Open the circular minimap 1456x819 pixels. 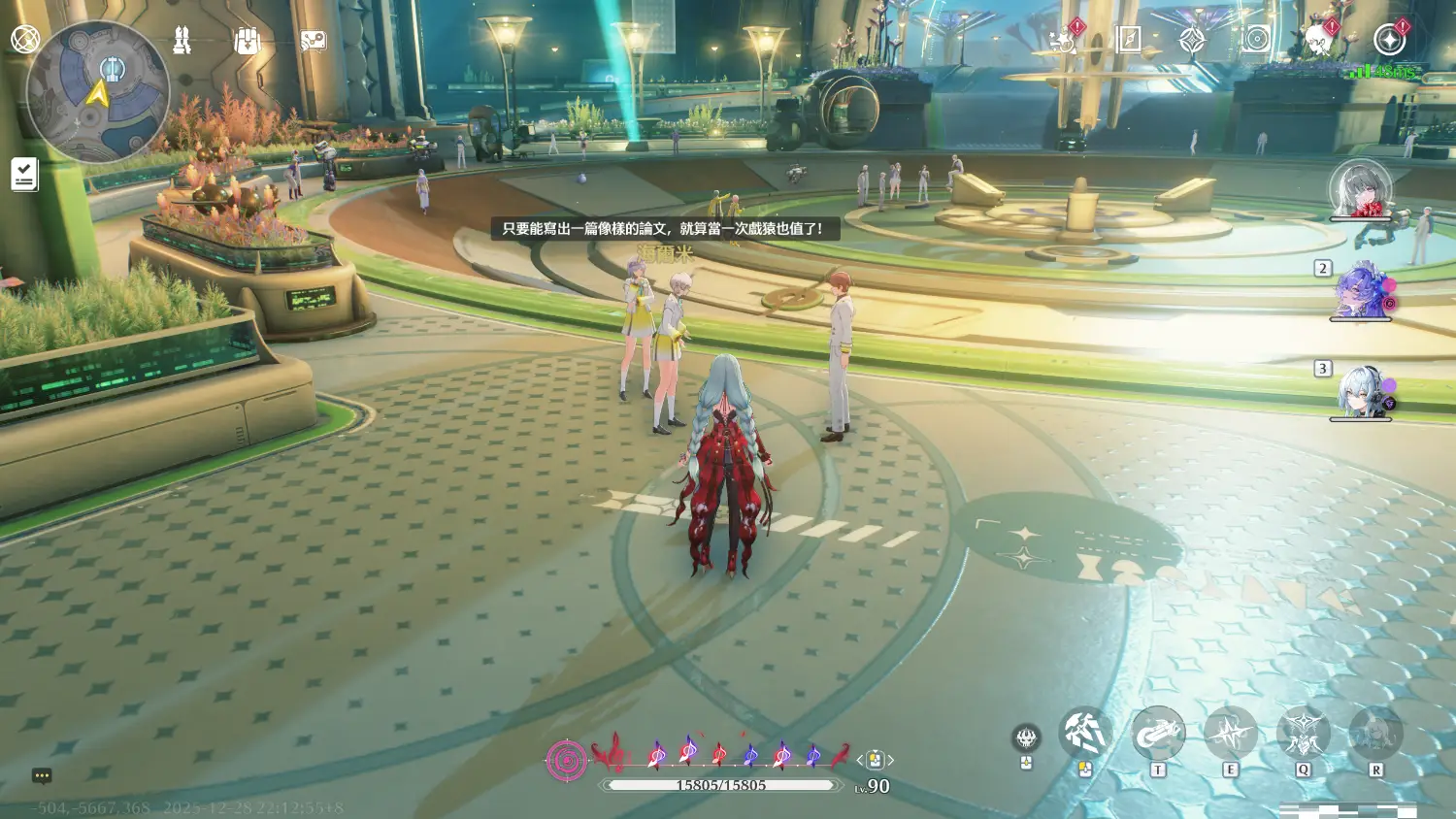(98, 92)
